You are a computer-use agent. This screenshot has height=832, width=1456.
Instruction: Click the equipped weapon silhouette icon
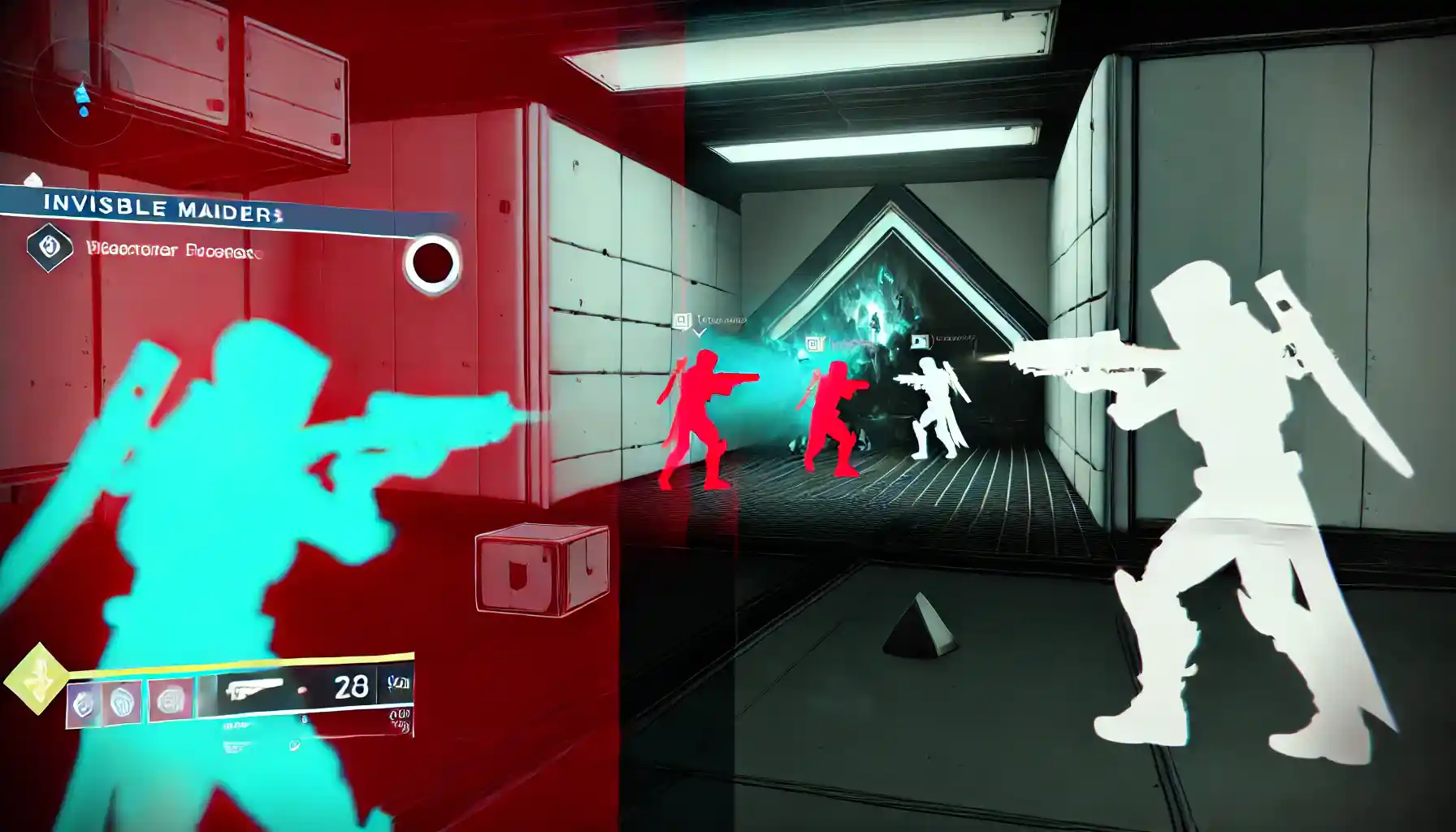coord(253,690)
